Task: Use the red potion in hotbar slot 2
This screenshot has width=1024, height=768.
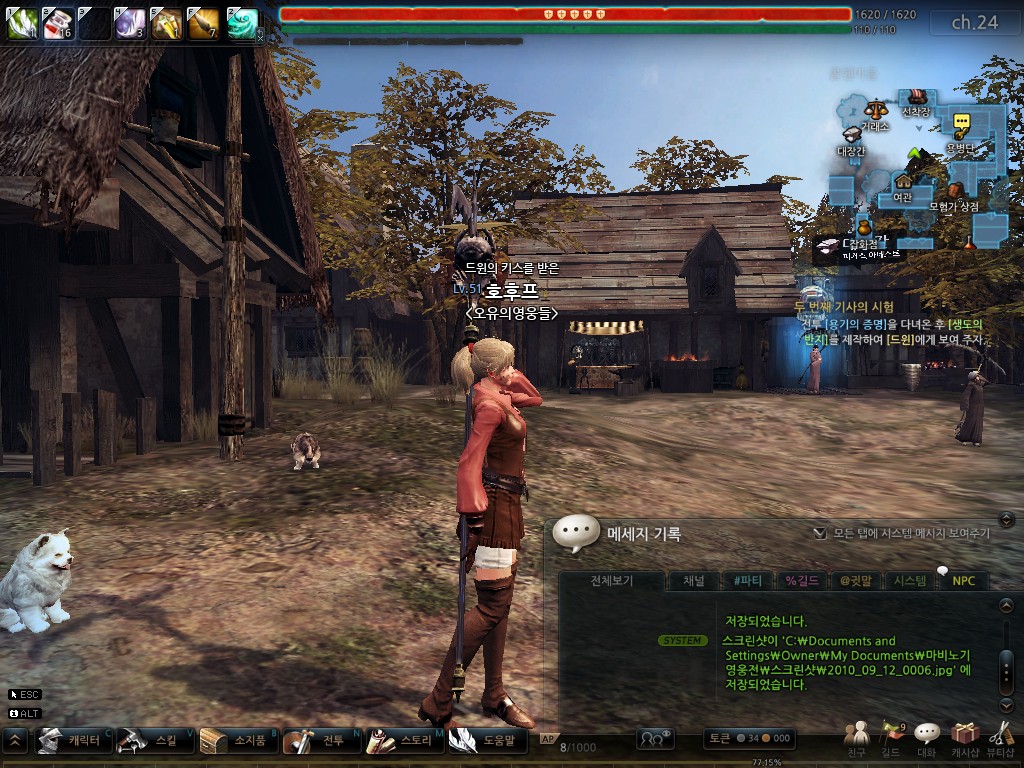Action: pos(58,23)
